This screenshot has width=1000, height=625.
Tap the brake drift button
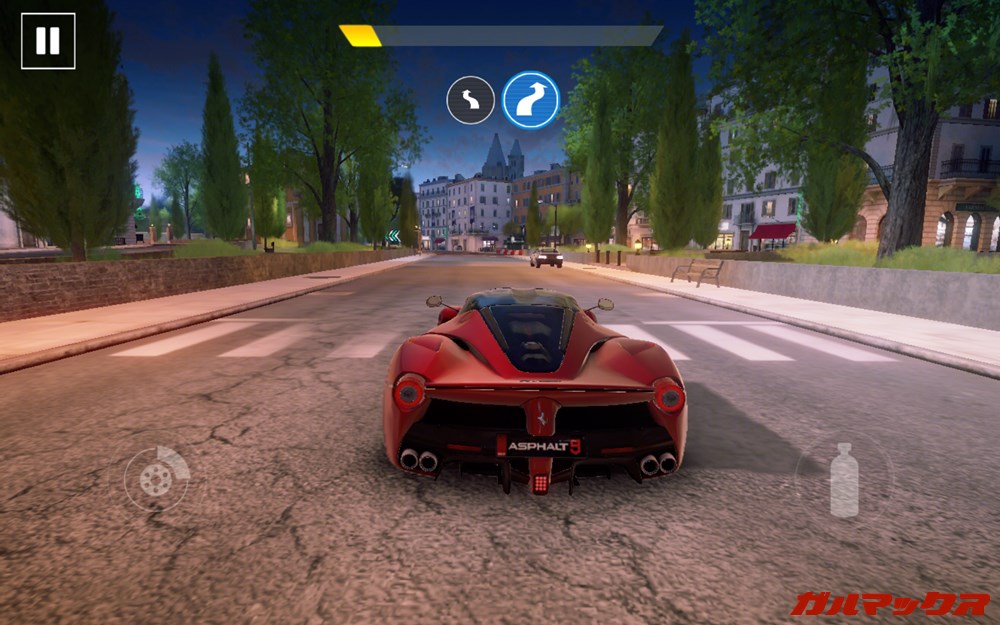tap(156, 479)
